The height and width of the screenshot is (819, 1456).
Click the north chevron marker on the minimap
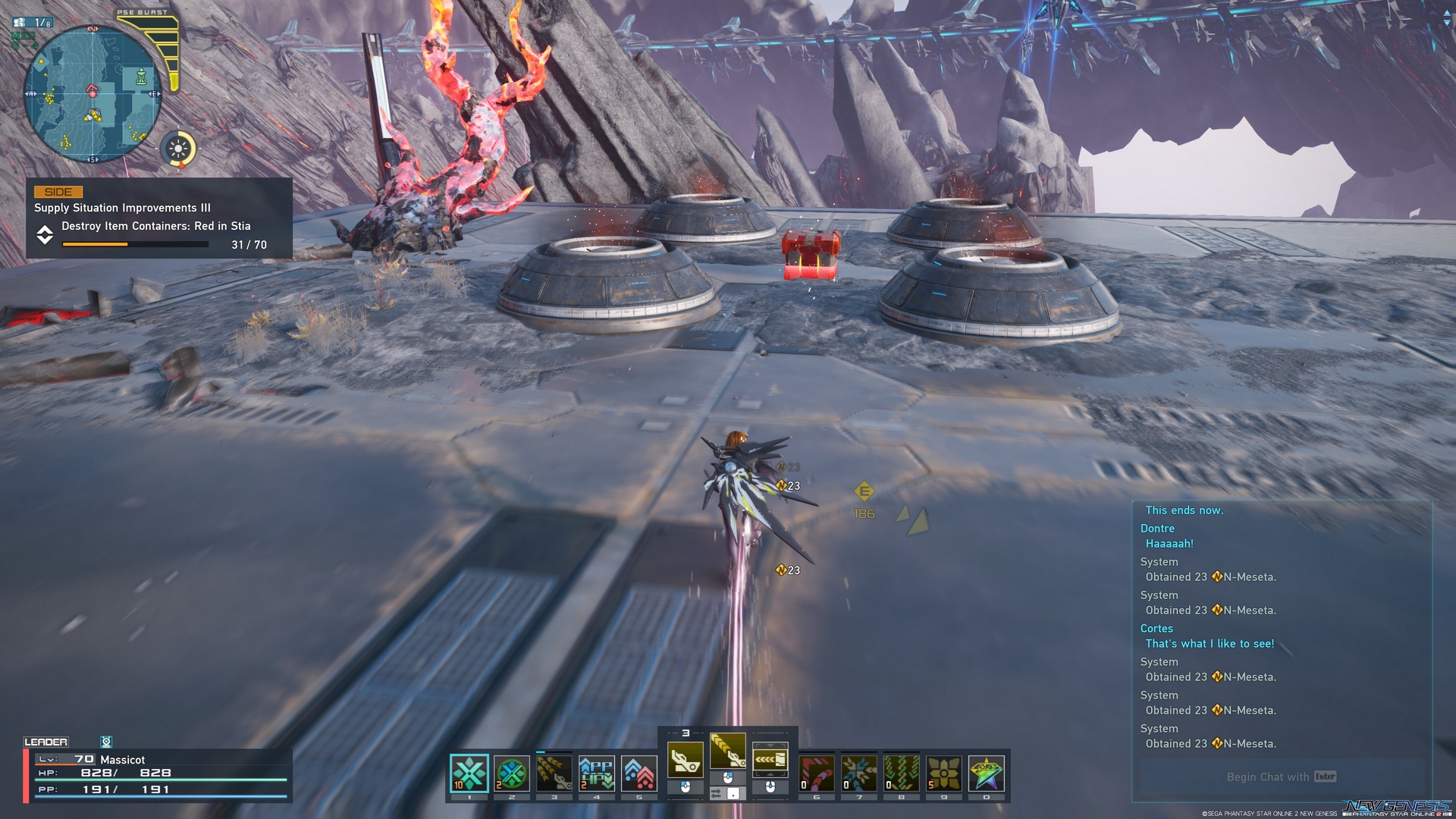[92, 29]
